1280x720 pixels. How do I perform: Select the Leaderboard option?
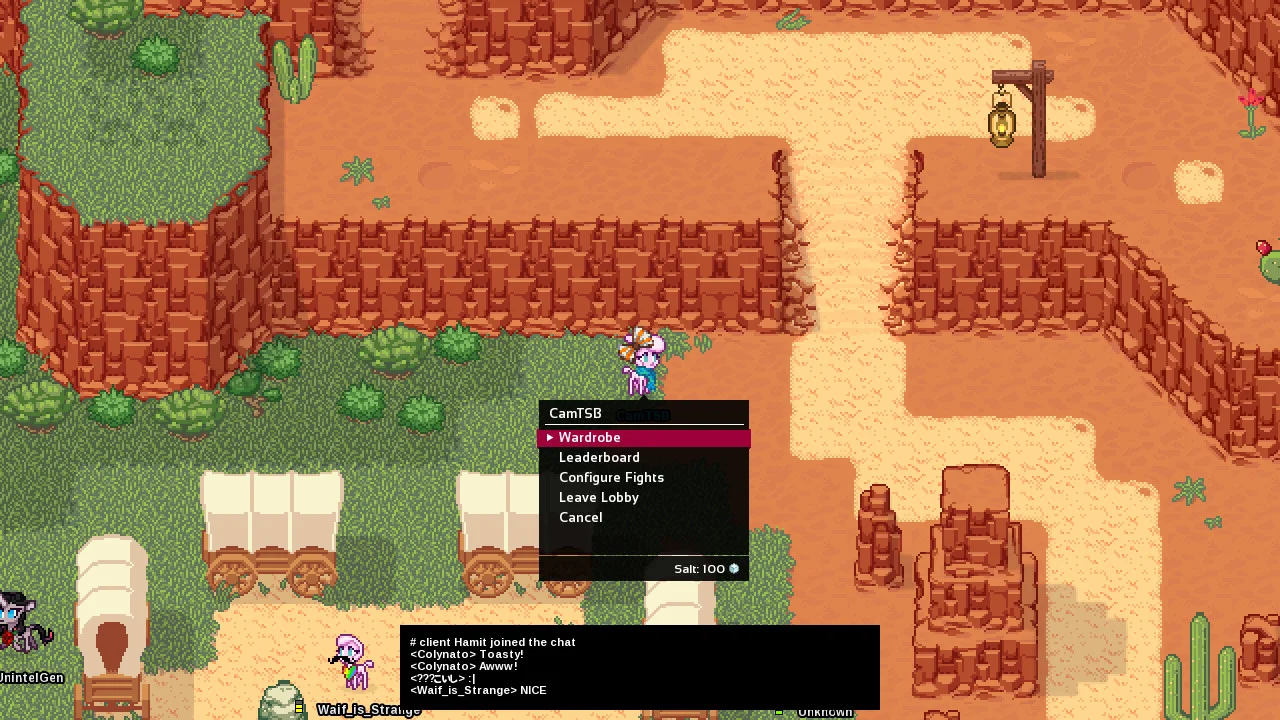(x=599, y=458)
